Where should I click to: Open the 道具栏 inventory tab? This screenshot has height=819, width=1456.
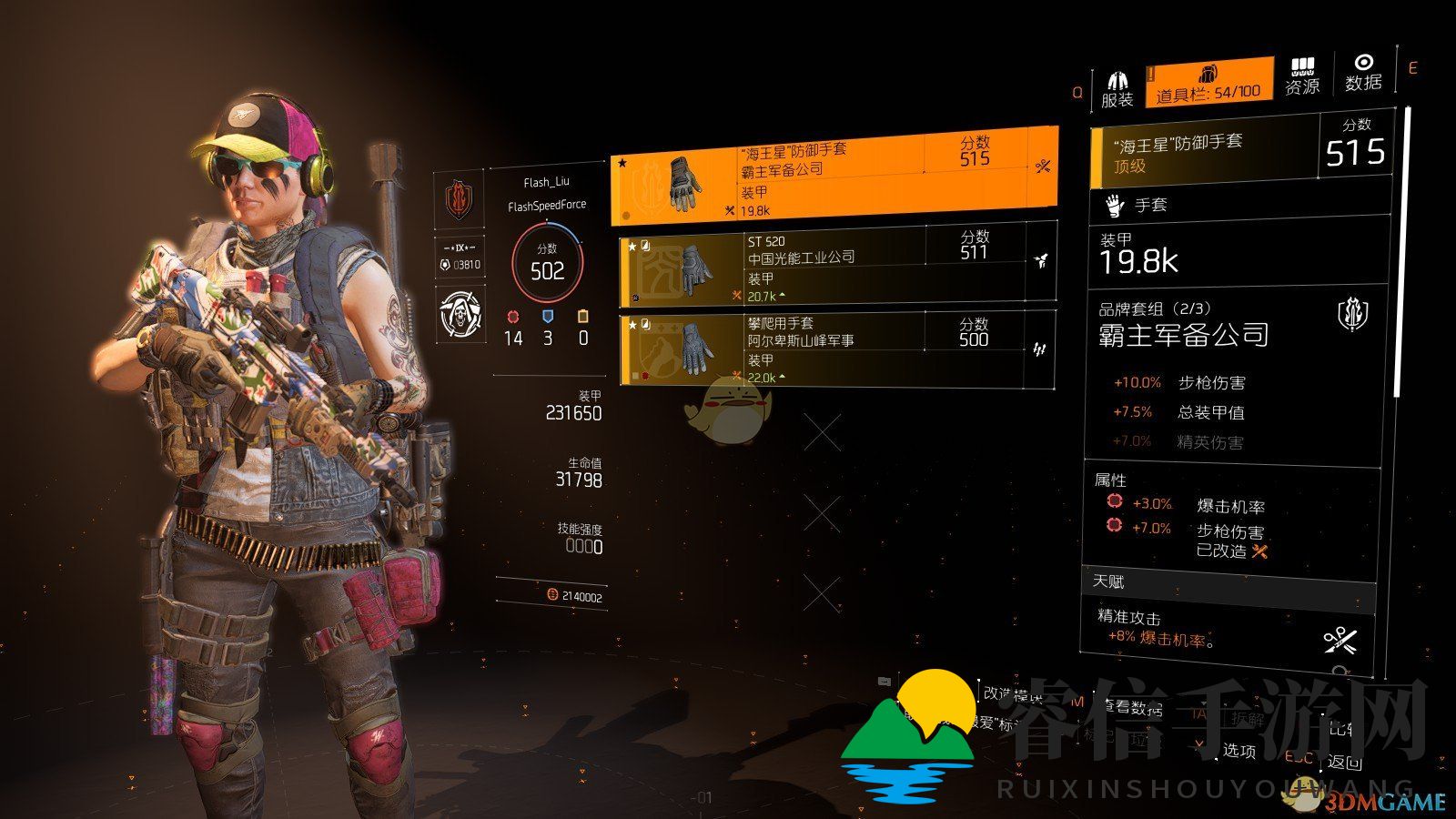pos(1208,82)
